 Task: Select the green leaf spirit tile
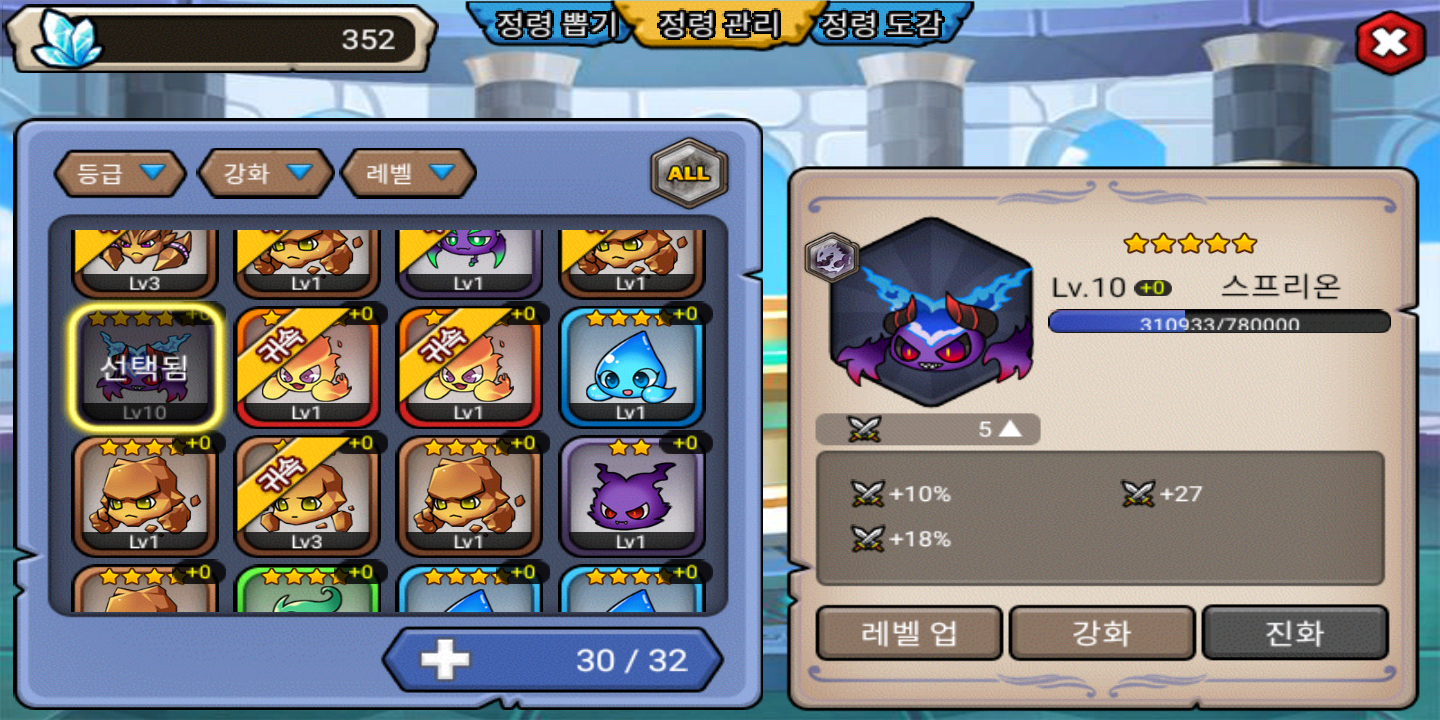click(307, 592)
